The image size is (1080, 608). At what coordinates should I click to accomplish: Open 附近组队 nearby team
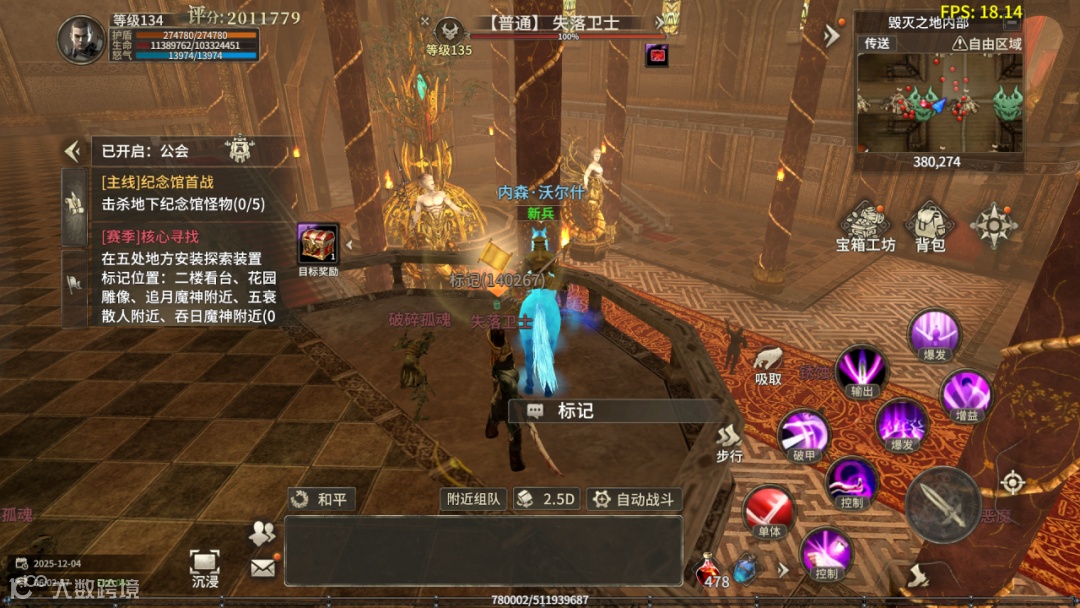coord(473,499)
